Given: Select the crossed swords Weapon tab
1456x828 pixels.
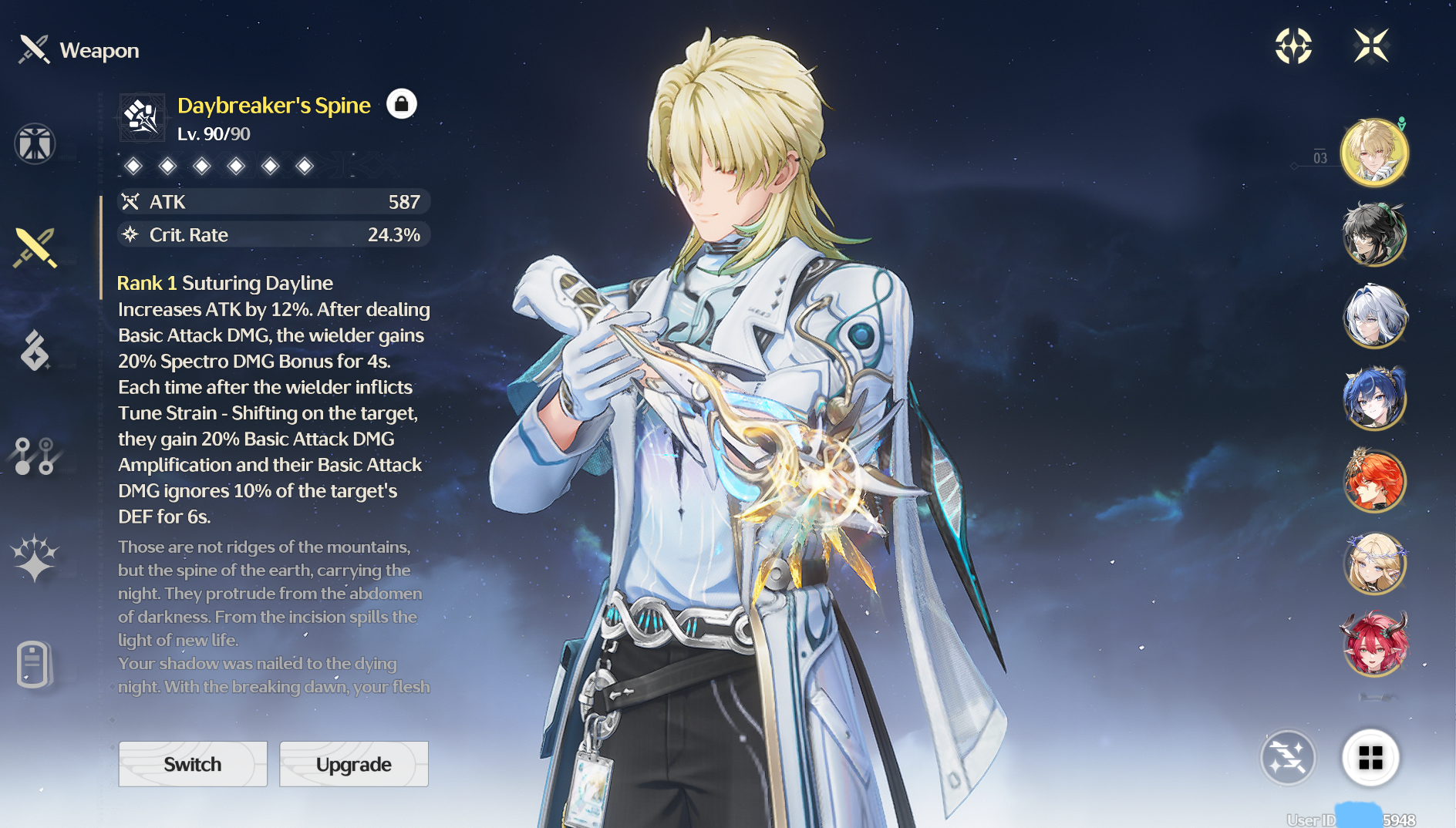Looking at the screenshot, I should click(35, 247).
